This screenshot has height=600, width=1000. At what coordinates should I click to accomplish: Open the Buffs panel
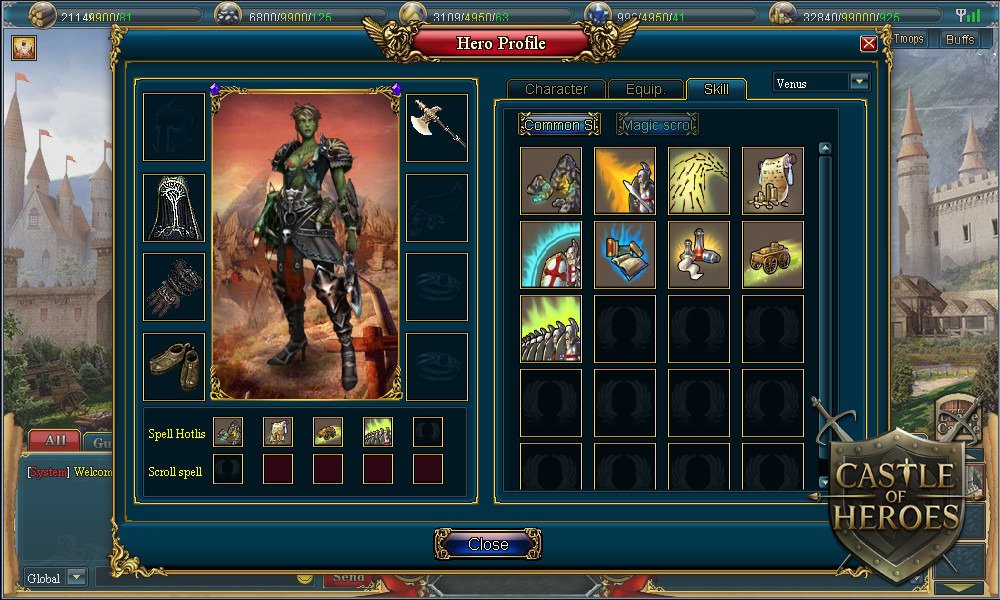coord(960,39)
